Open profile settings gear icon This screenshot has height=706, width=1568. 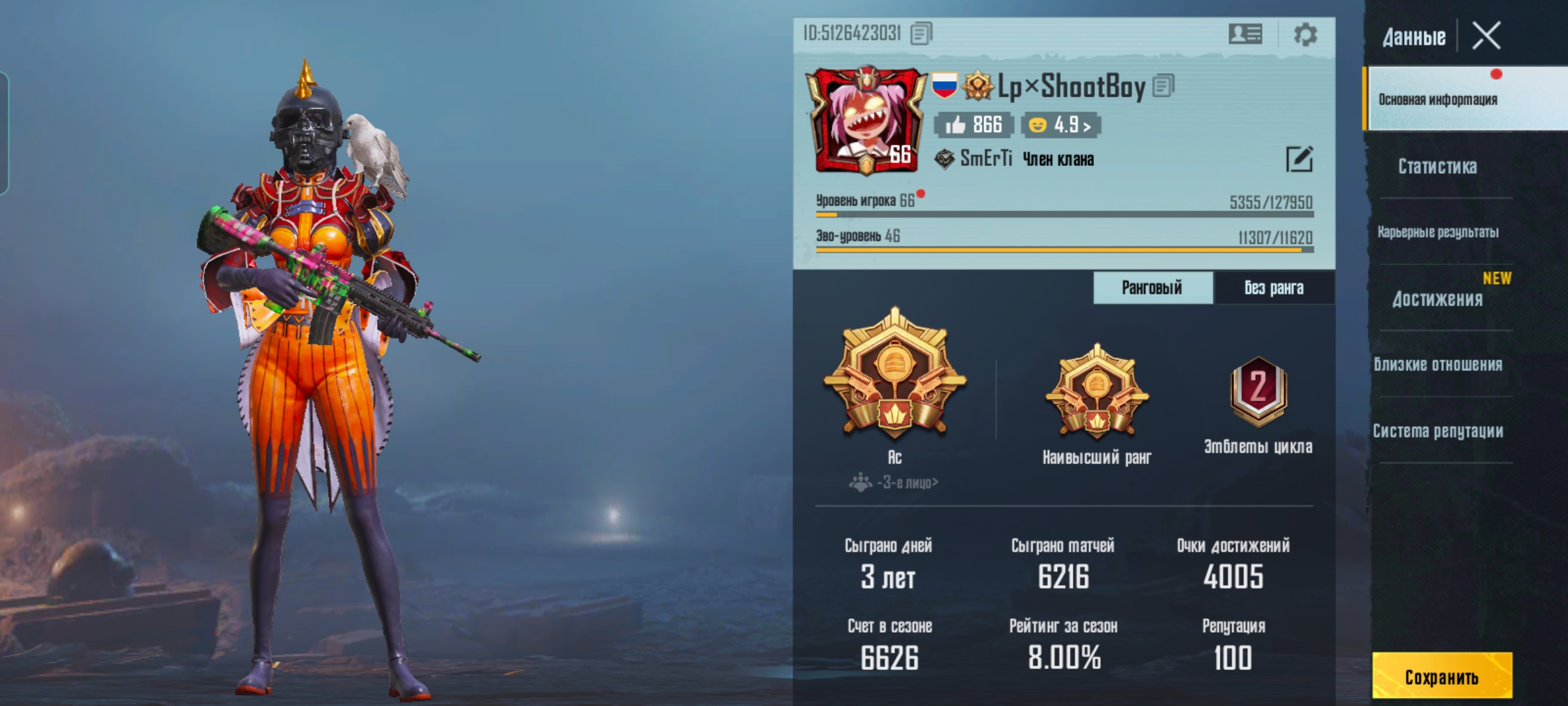pyautogui.click(x=1305, y=34)
